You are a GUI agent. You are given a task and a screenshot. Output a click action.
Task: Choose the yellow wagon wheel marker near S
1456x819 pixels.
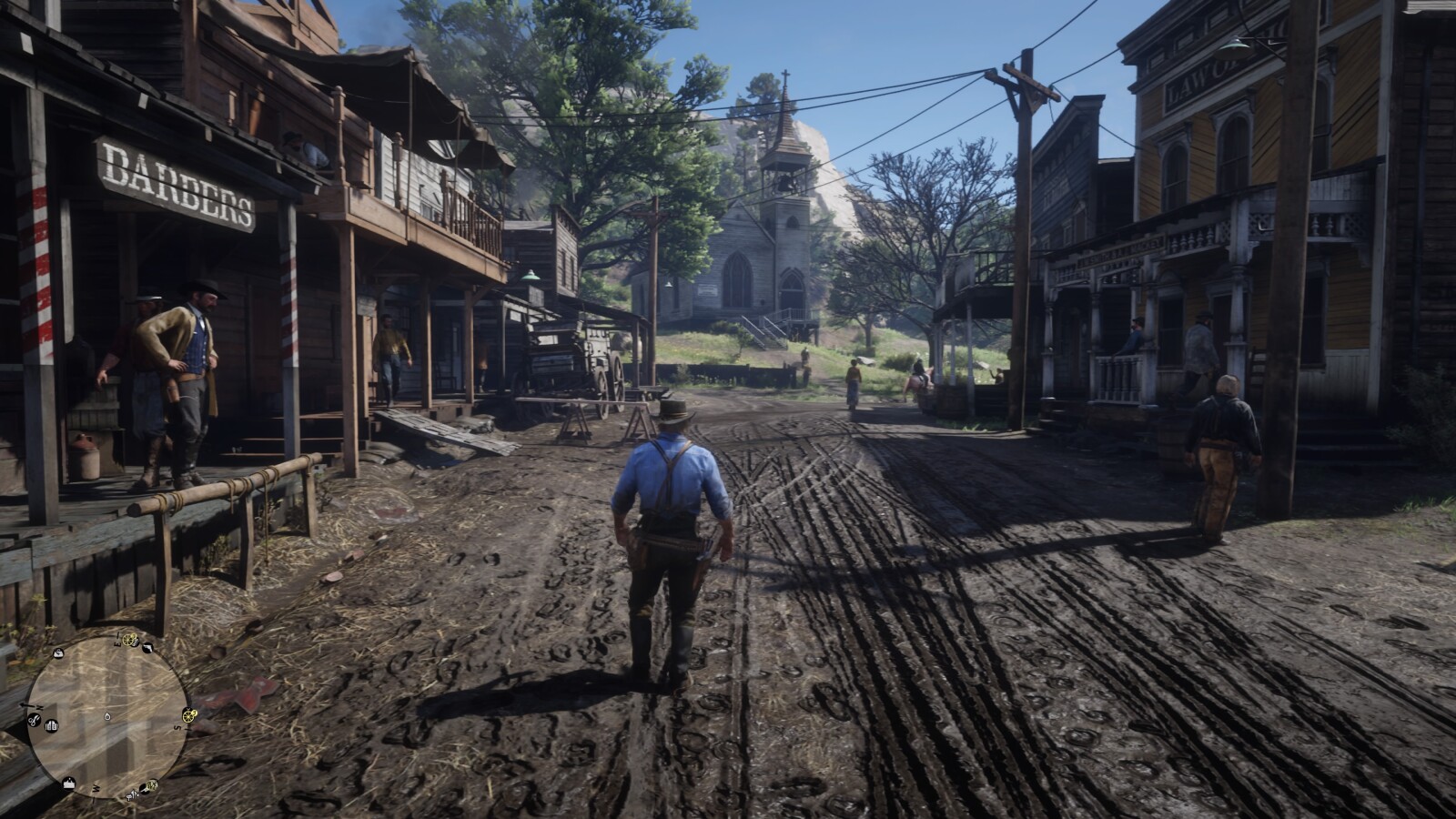(189, 716)
